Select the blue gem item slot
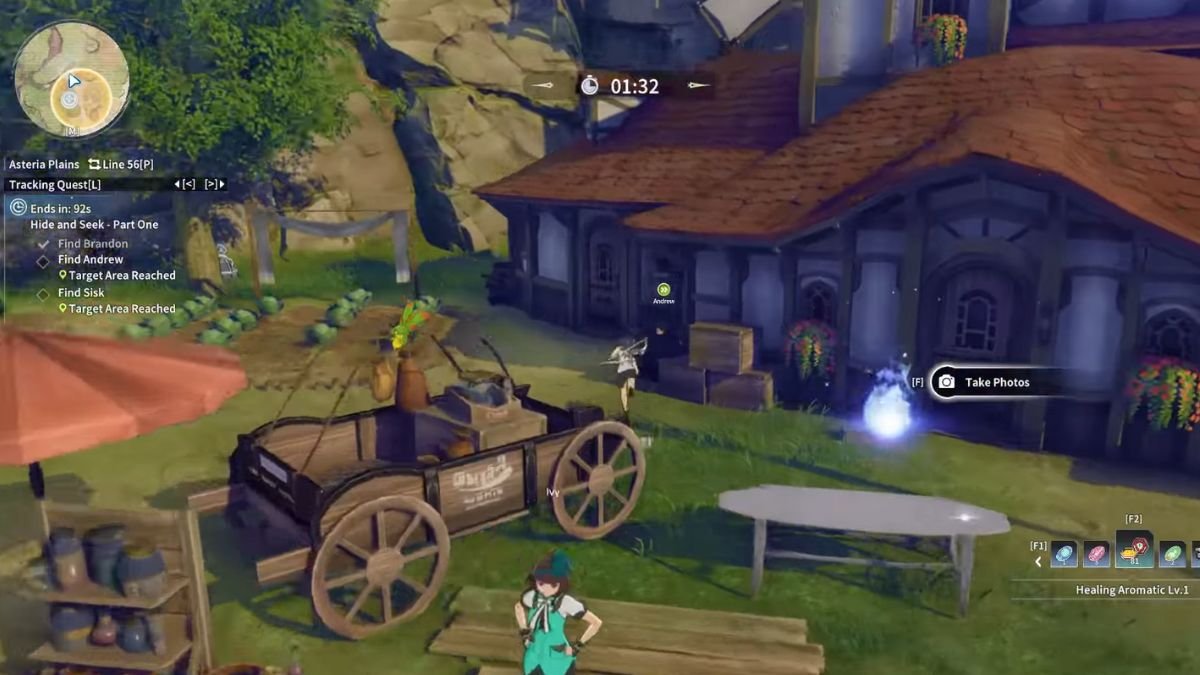Screen dimensions: 1200x675 click(1064, 554)
